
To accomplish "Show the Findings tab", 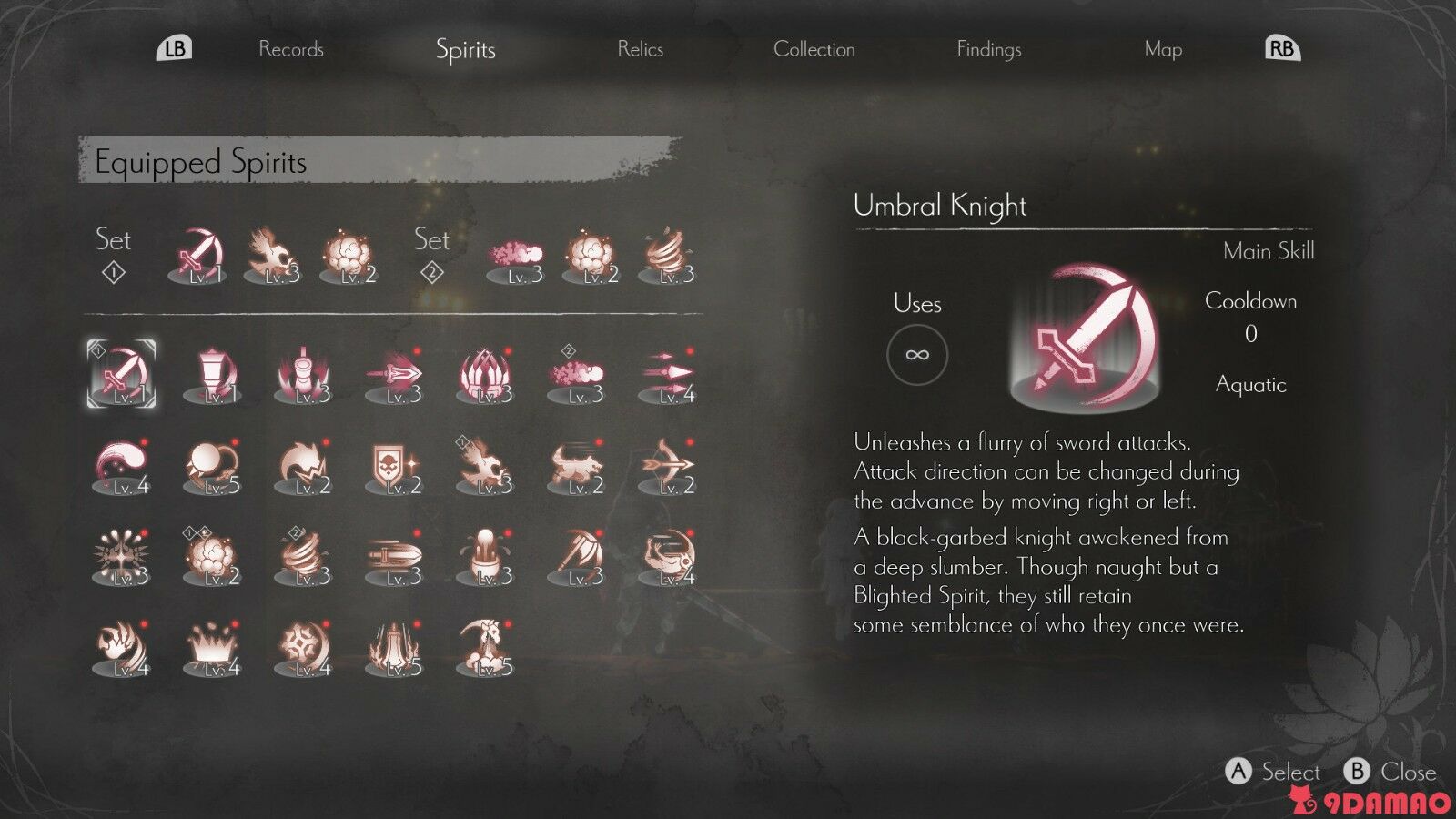I will click(988, 49).
